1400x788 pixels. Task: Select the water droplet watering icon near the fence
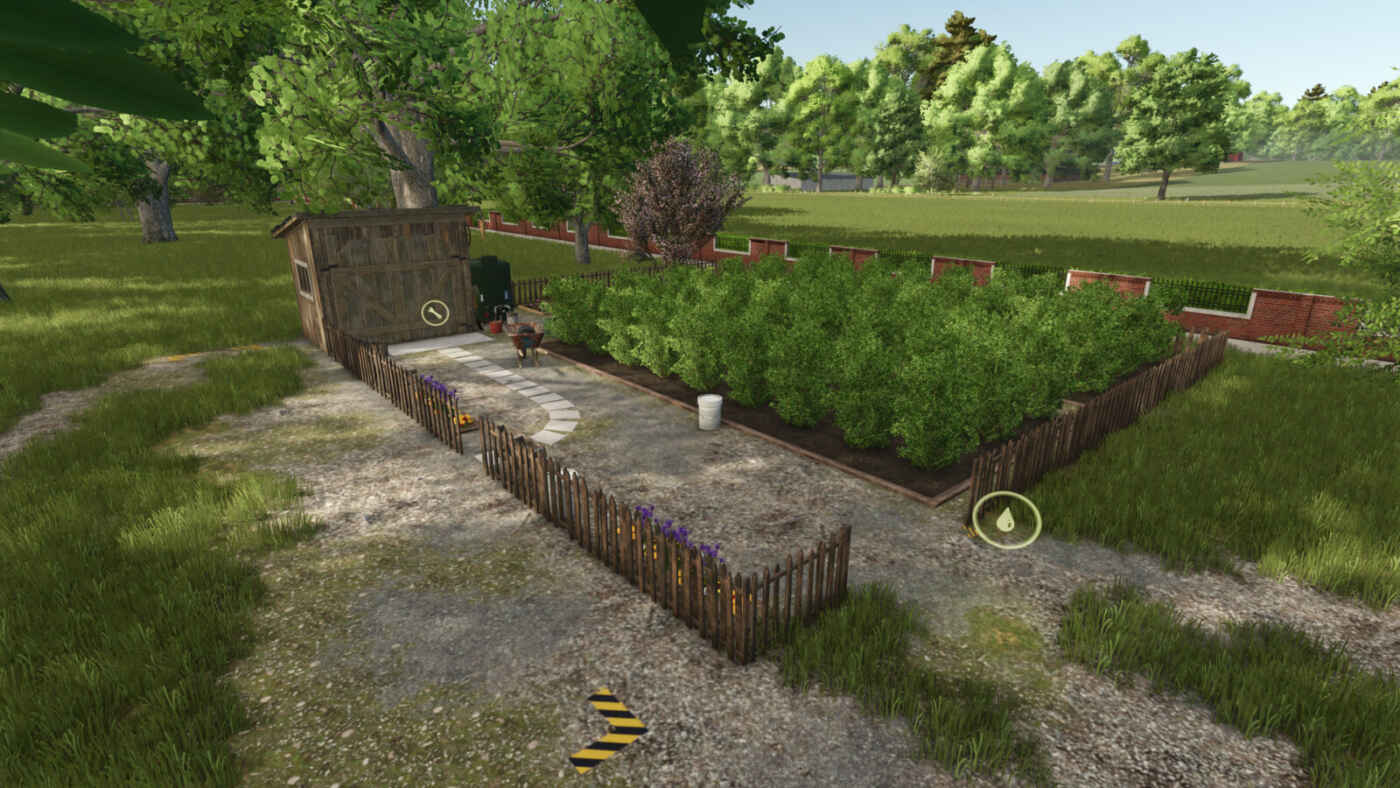coord(1008,520)
